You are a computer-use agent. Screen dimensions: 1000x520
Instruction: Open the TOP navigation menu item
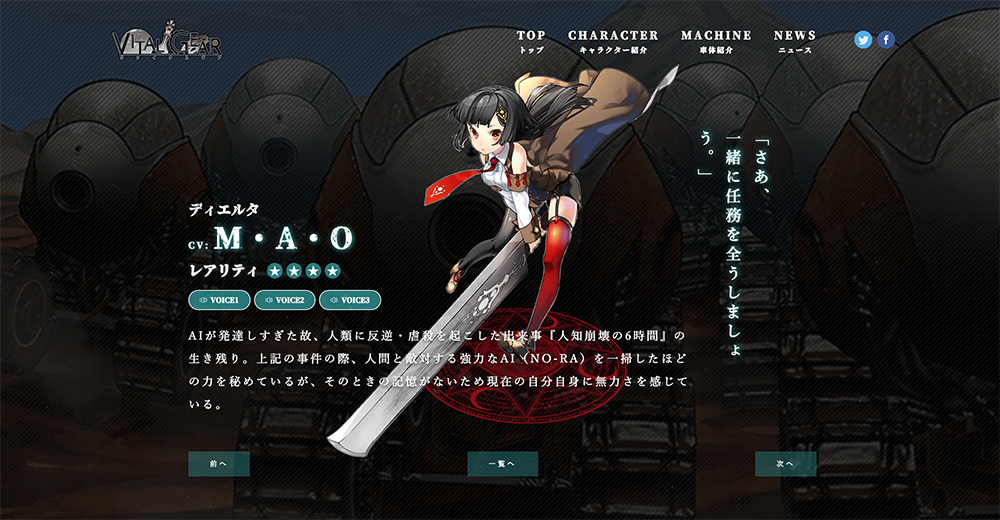point(531,40)
